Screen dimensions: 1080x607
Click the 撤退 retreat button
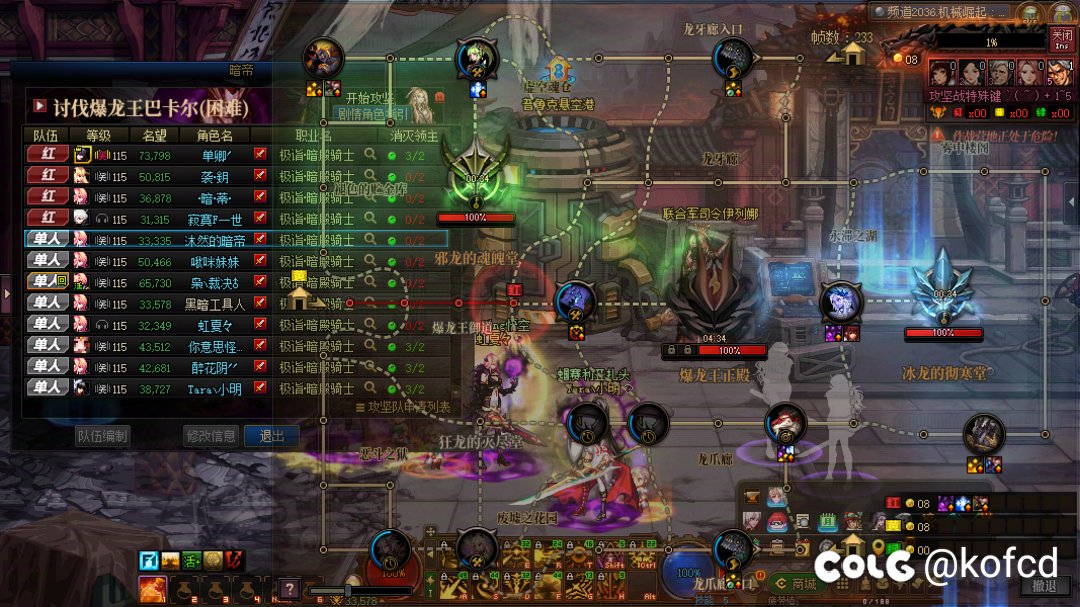[x=1044, y=585]
